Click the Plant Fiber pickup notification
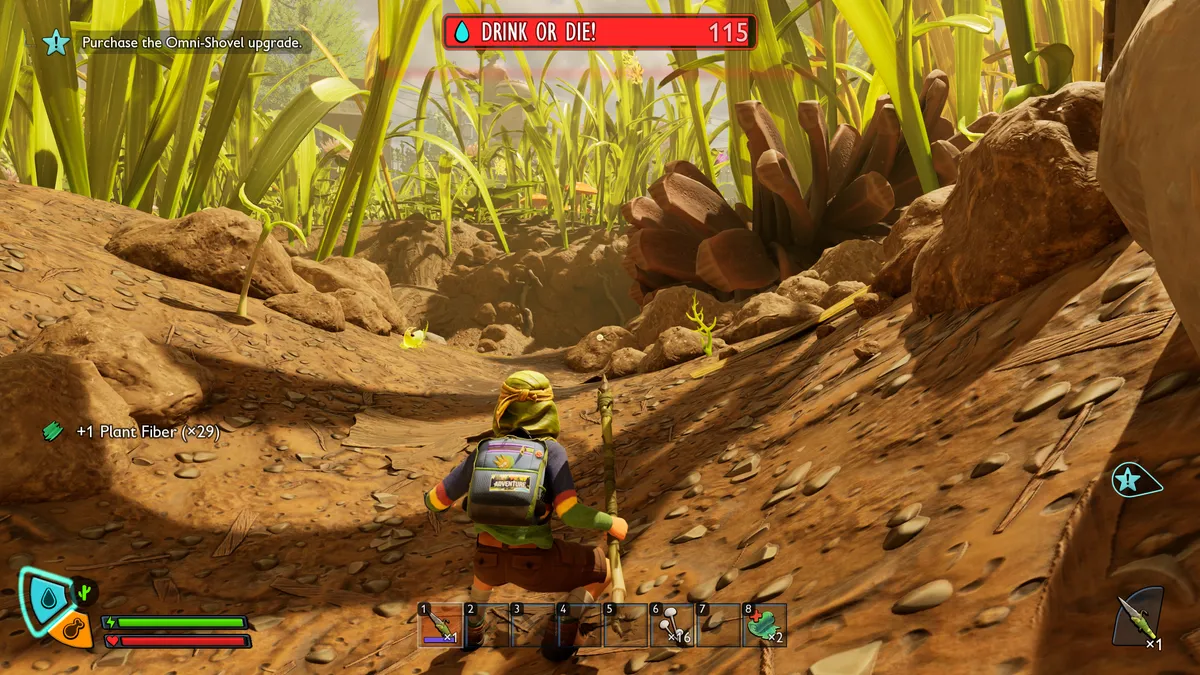This screenshot has height=675, width=1200. coord(147,432)
